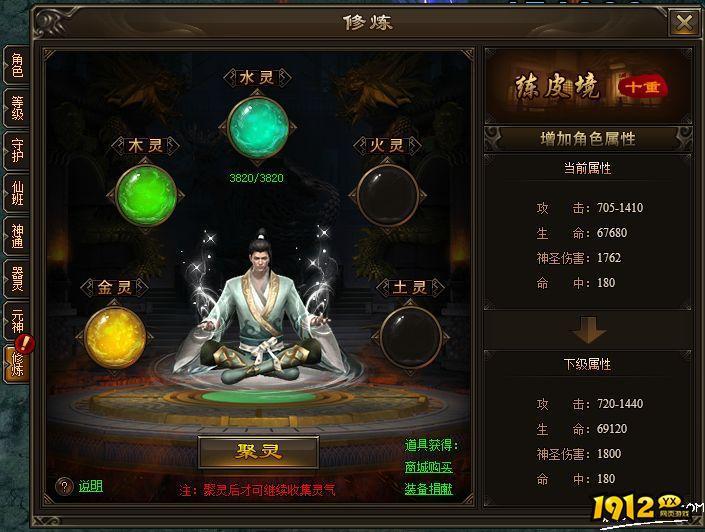
Task: Click the 聚灵 gather spirit button
Action: [x=258, y=452]
